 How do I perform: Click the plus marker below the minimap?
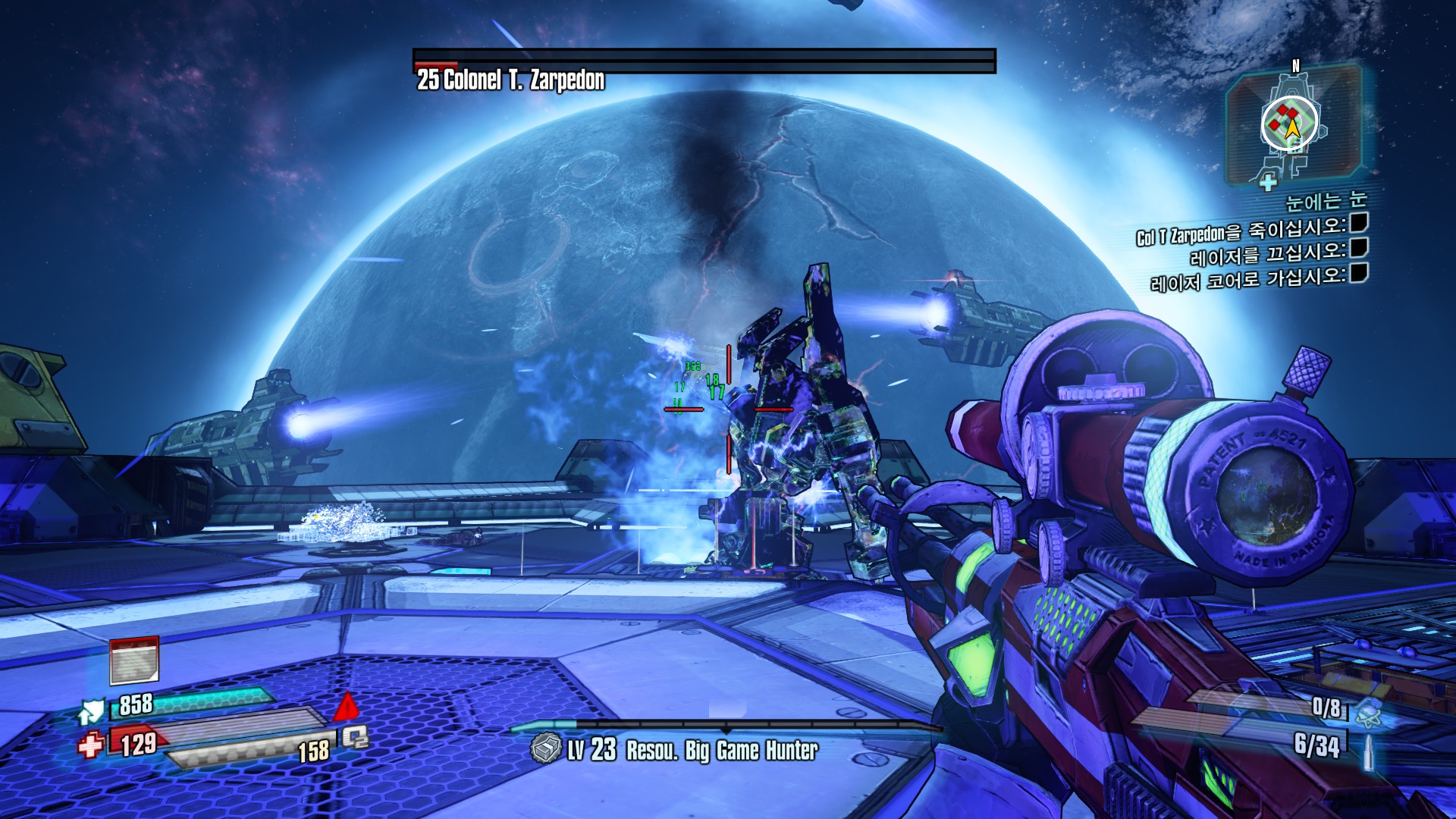click(x=1267, y=182)
